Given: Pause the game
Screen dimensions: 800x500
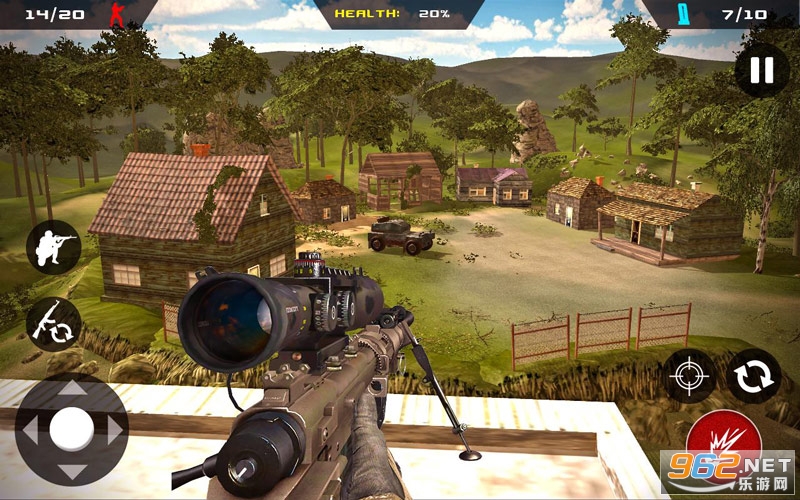Looking at the screenshot, I should click(761, 70).
